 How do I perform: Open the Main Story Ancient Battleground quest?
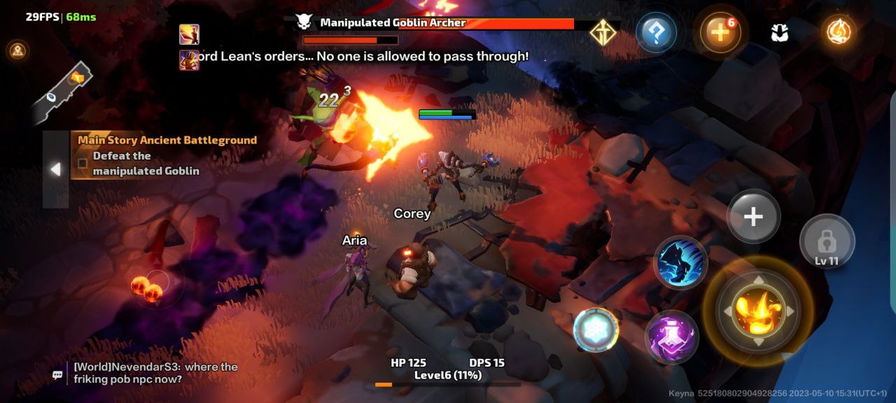click(x=167, y=140)
